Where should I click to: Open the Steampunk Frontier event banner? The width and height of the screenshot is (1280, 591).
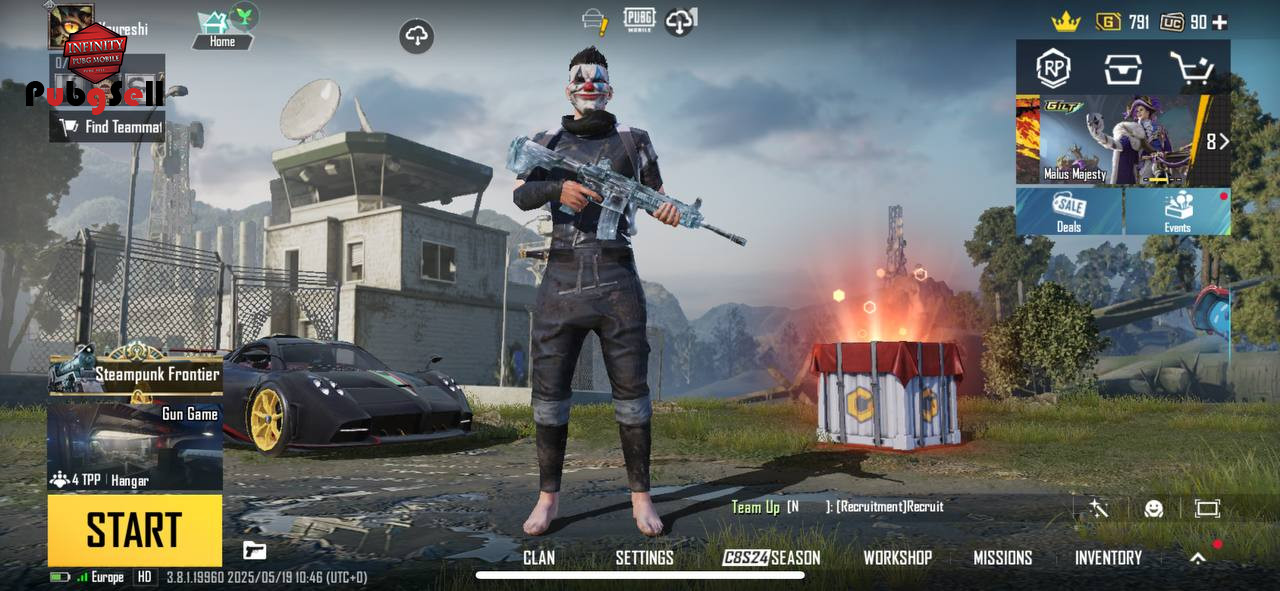135,372
